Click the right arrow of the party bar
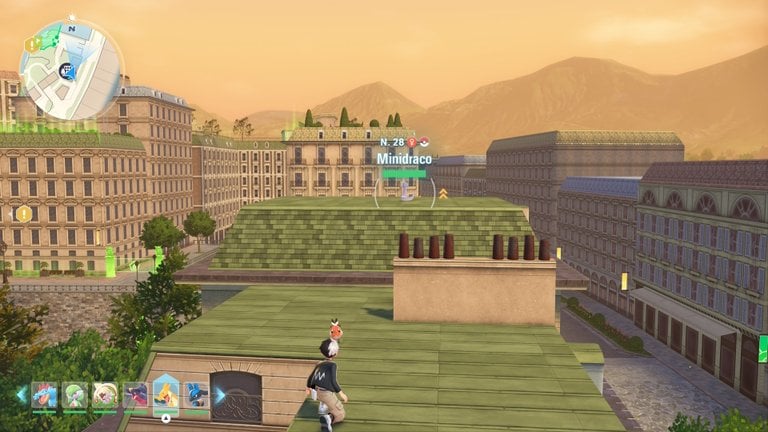This screenshot has height=432, width=768. [220, 394]
